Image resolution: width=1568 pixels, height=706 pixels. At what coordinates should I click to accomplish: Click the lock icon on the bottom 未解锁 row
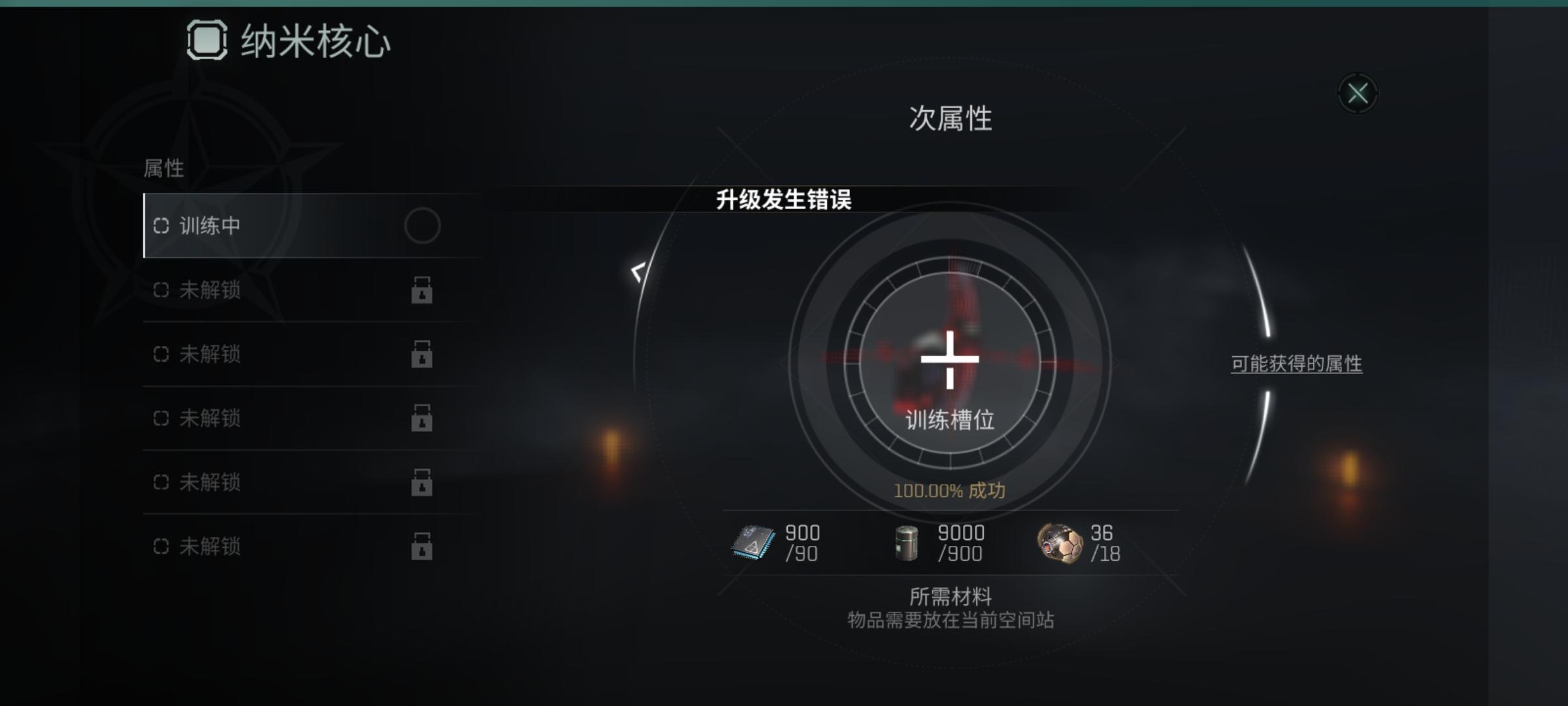[x=423, y=545]
